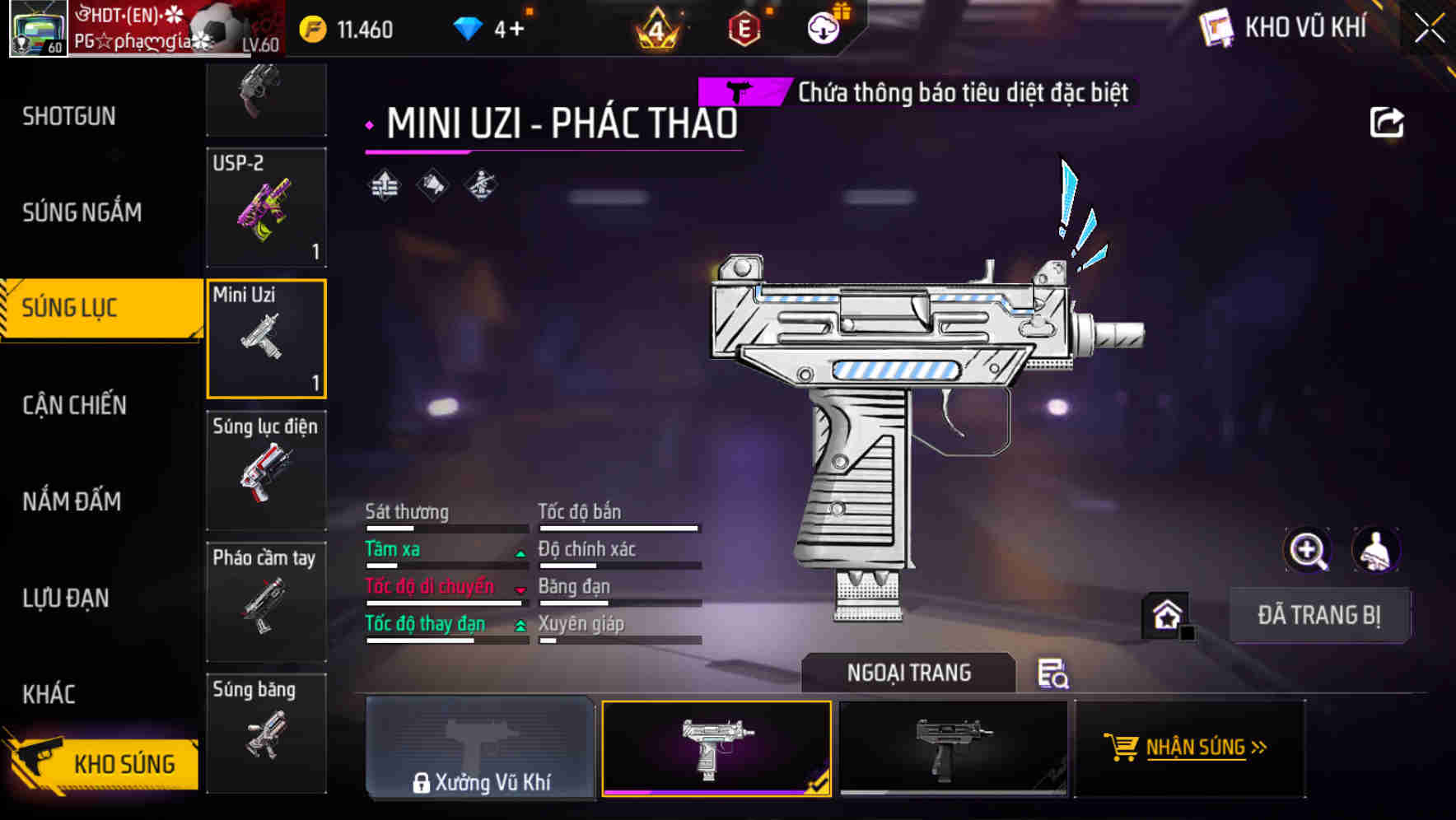Open the weapon zoom magnifier icon
1456x820 pixels.
[1308, 550]
